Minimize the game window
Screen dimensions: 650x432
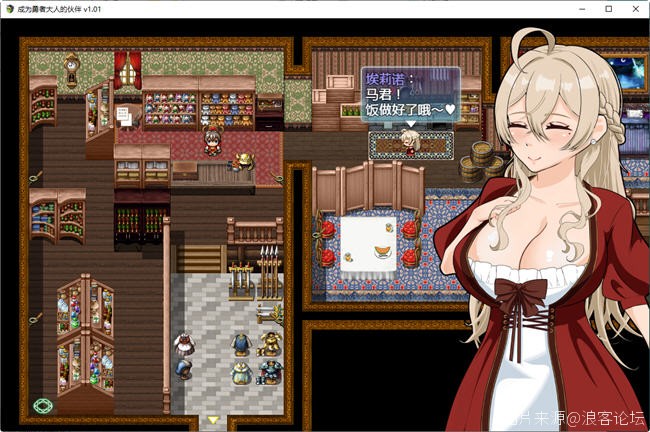(x=580, y=9)
